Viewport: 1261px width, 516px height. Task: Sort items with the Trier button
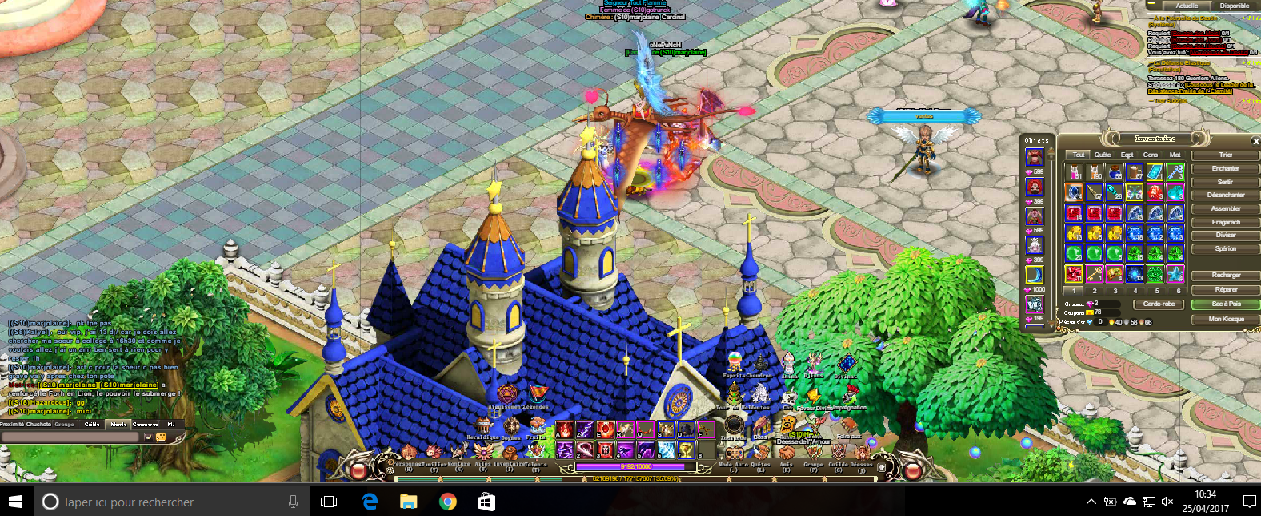point(1226,155)
